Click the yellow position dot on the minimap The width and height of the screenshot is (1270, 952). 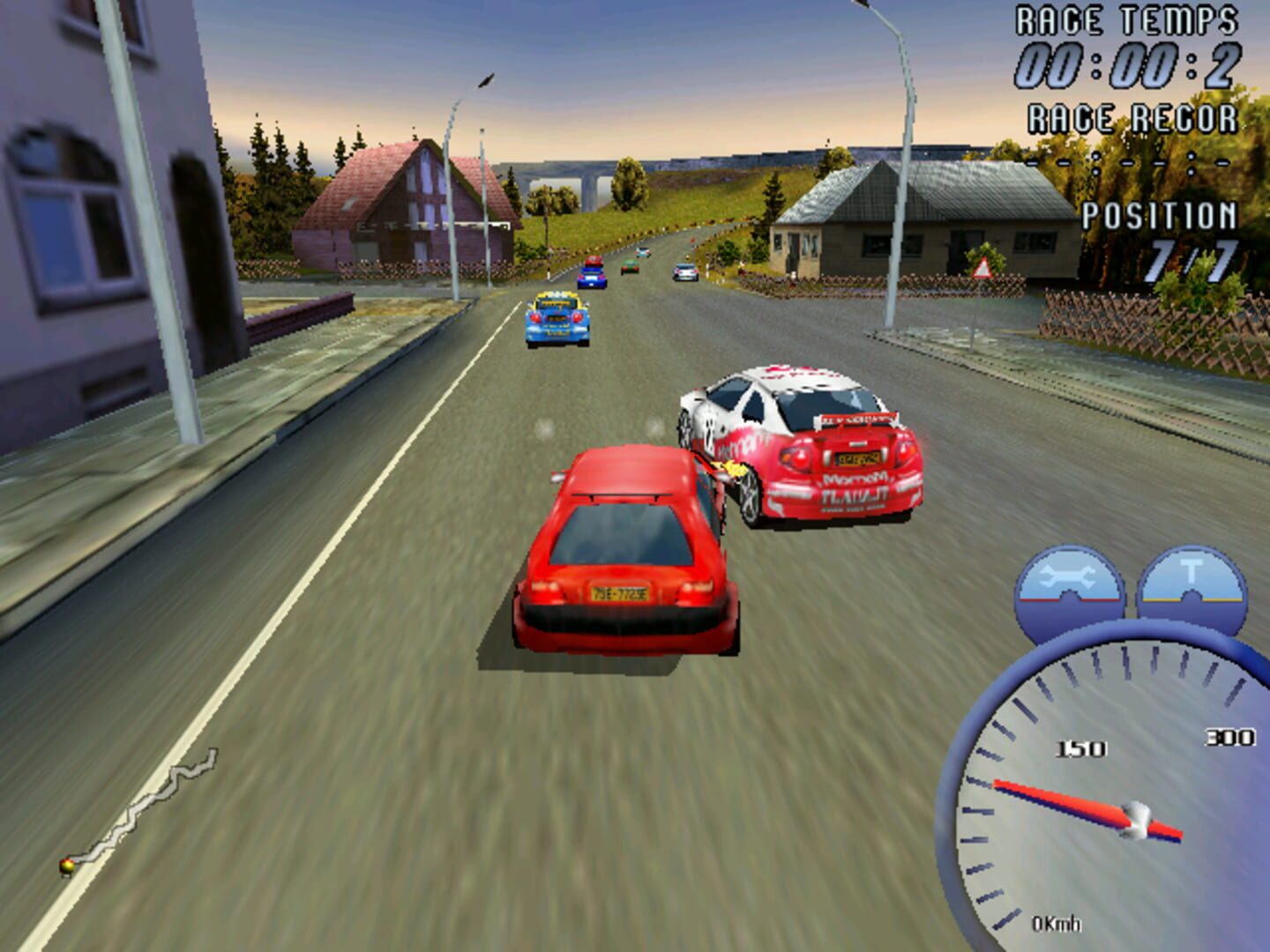(67, 865)
